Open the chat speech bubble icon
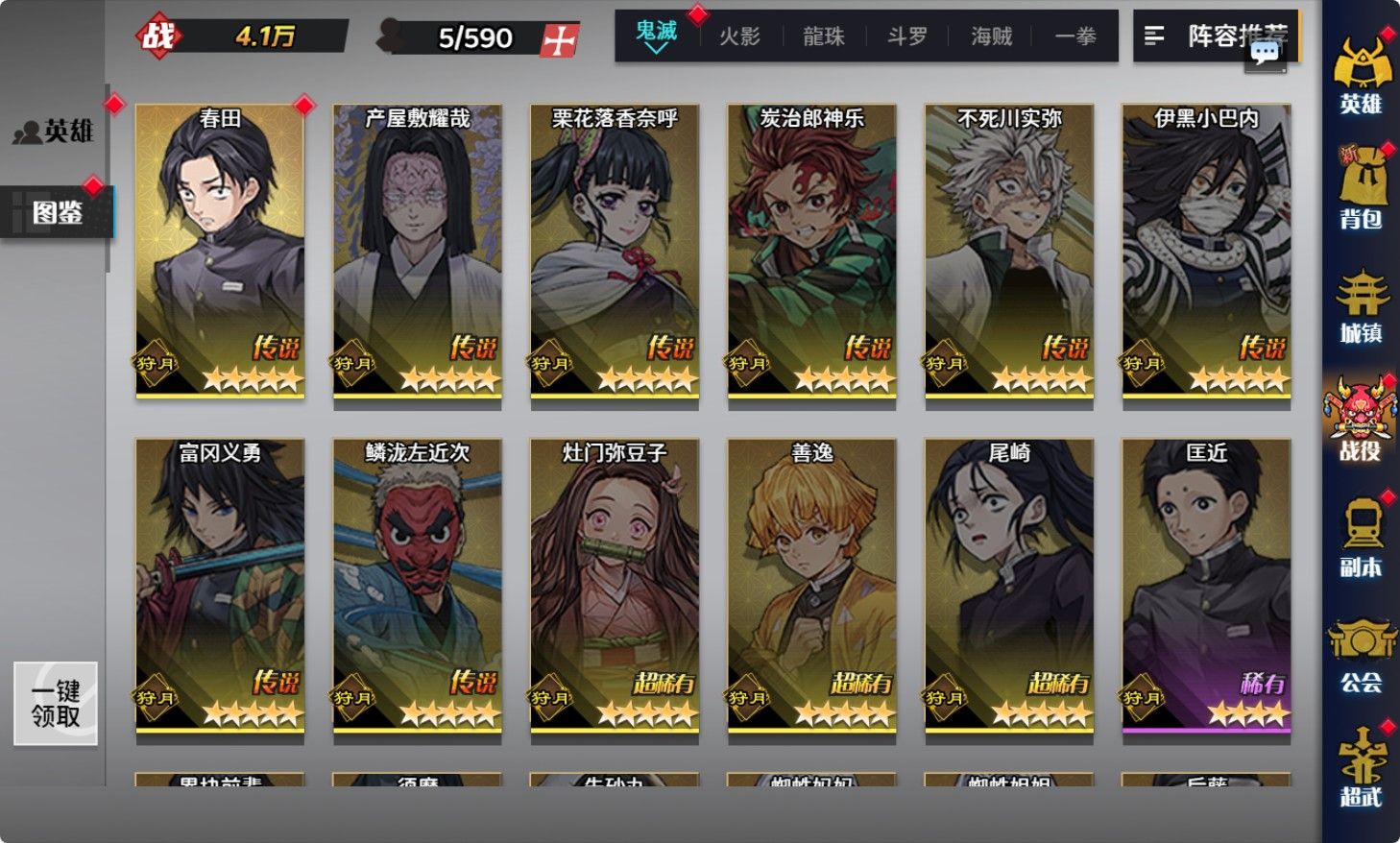Screen dimensions: 1400x843 (x=1265, y=54)
